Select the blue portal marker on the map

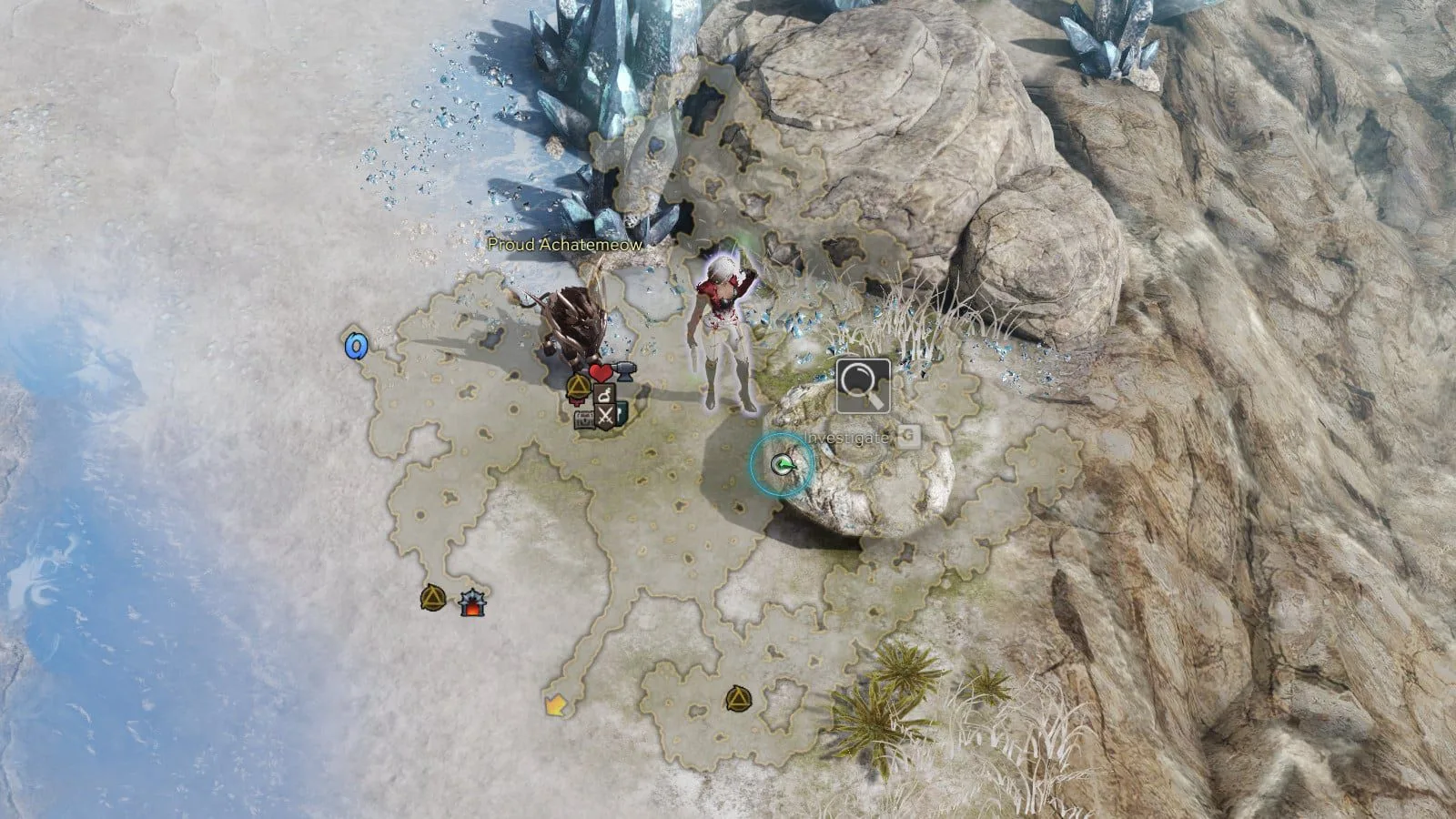tap(356, 345)
